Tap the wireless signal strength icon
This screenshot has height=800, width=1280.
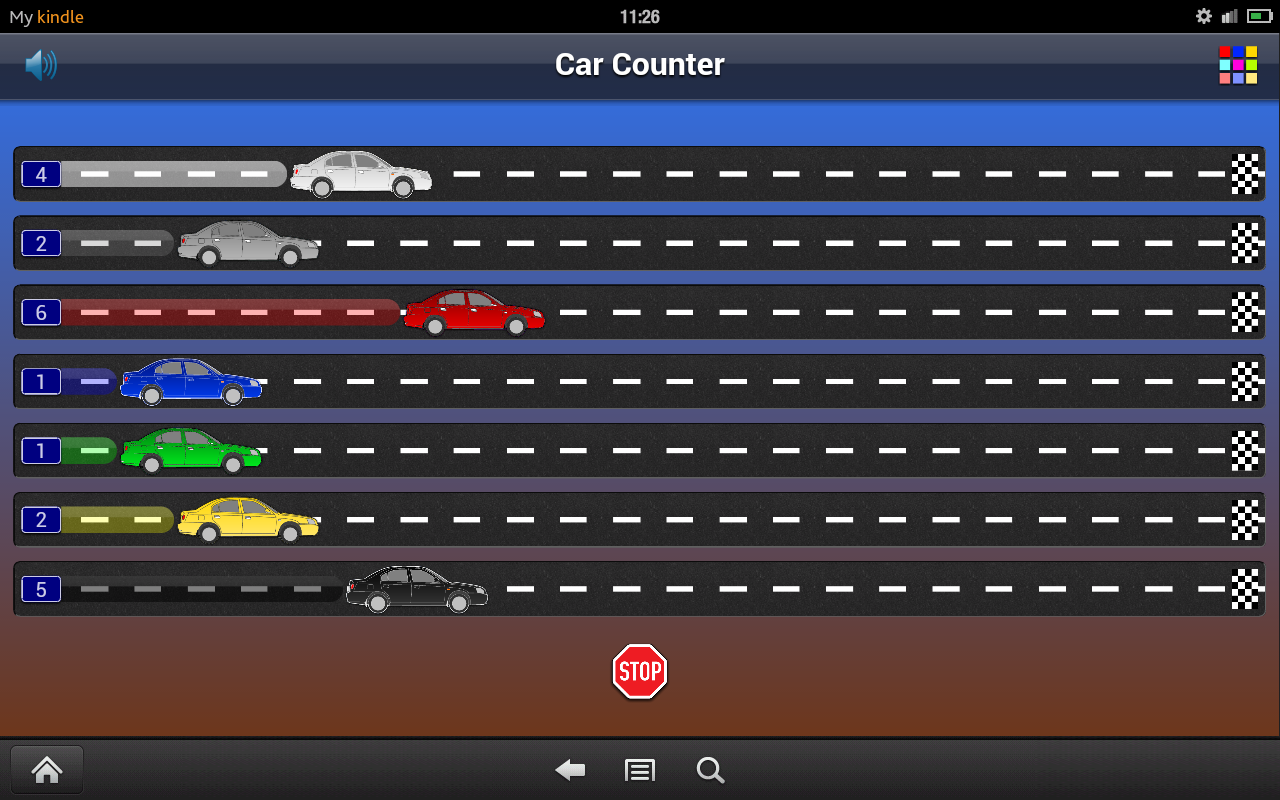pyautogui.click(x=1229, y=16)
